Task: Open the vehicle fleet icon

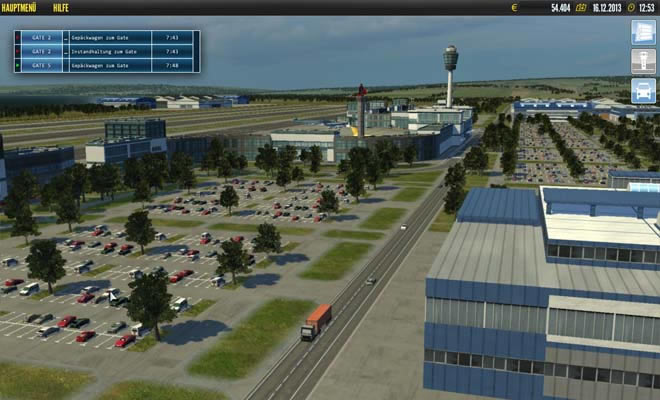Action: pos(643,90)
